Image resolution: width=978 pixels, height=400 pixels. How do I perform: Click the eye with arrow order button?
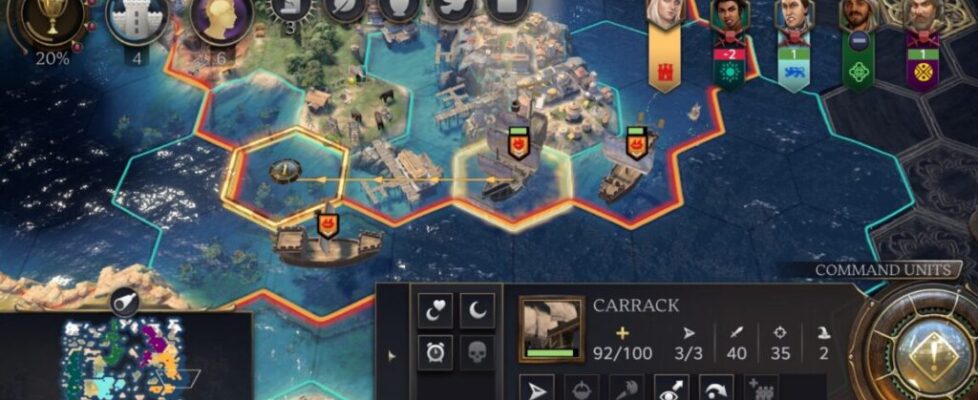tap(670, 388)
